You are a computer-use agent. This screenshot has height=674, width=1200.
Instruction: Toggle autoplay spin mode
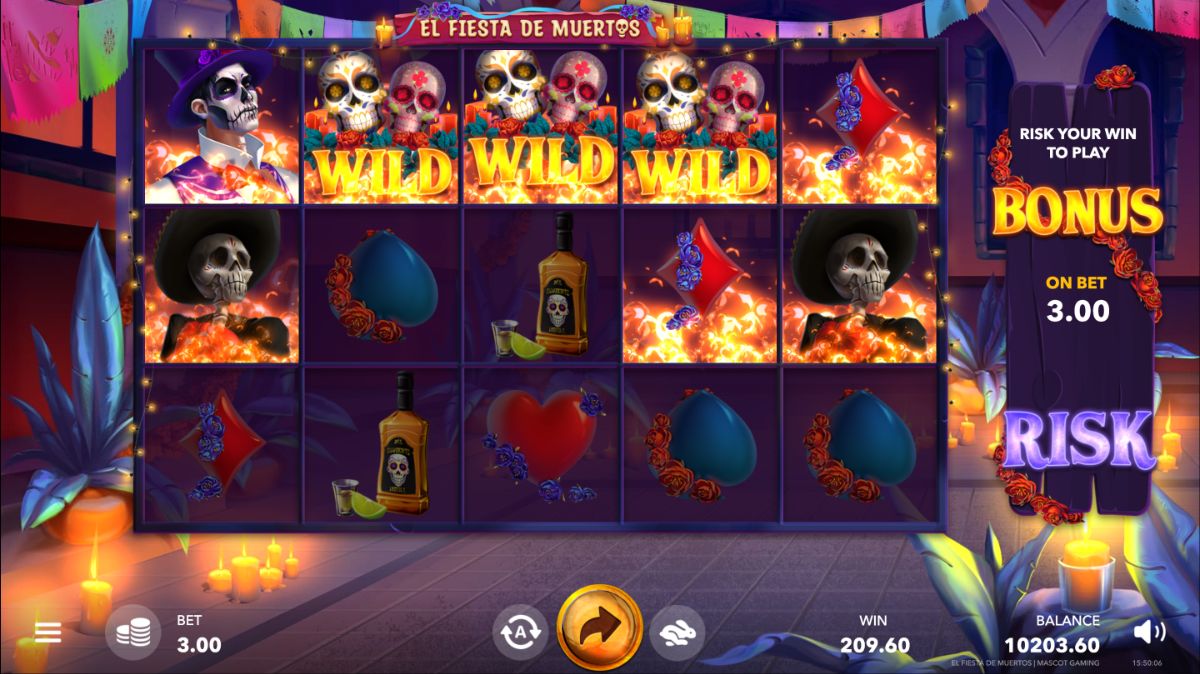[520, 631]
